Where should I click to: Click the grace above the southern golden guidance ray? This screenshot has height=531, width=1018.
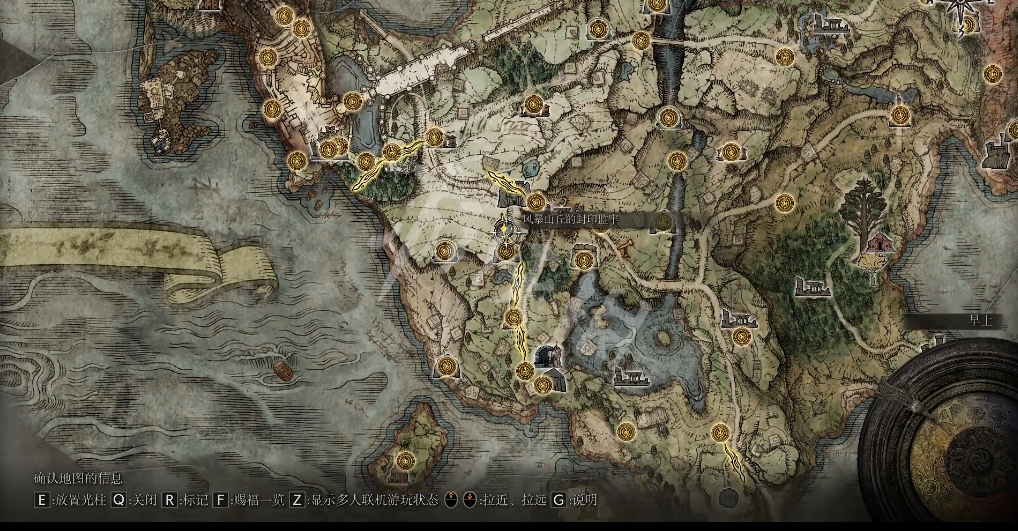720,432
